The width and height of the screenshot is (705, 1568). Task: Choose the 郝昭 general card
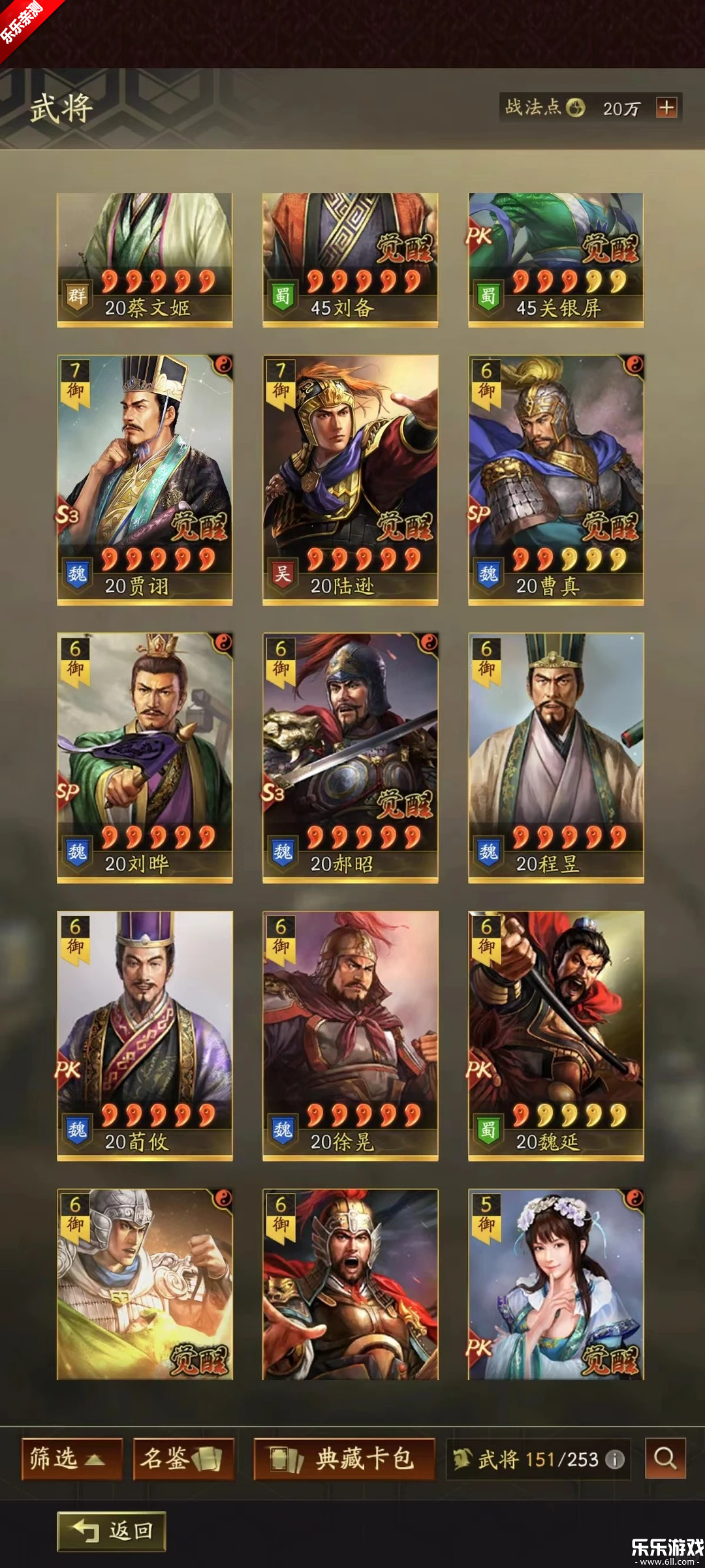tap(350, 757)
